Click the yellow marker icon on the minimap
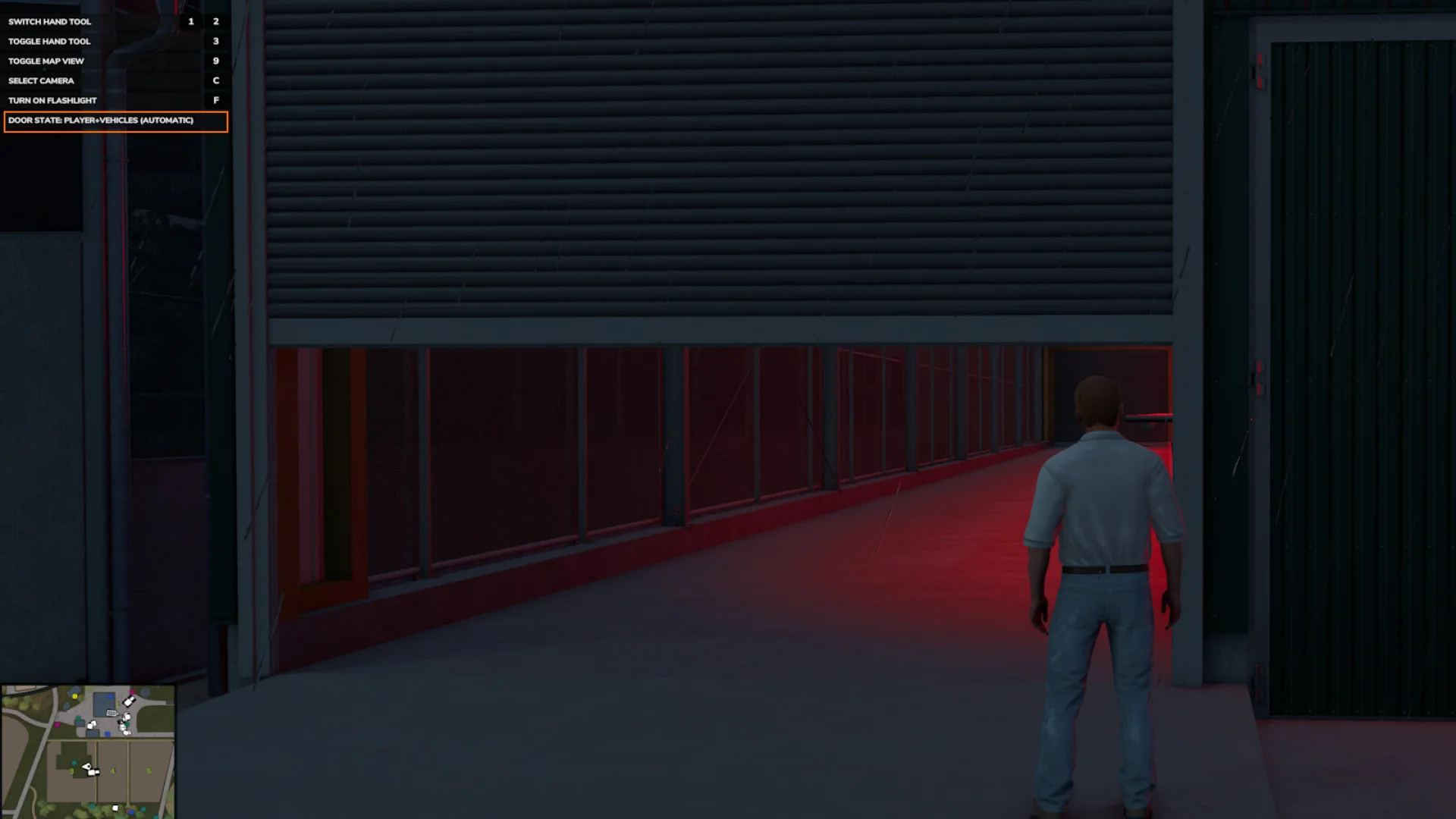The image size is (1456, 819). pos(74,696)
